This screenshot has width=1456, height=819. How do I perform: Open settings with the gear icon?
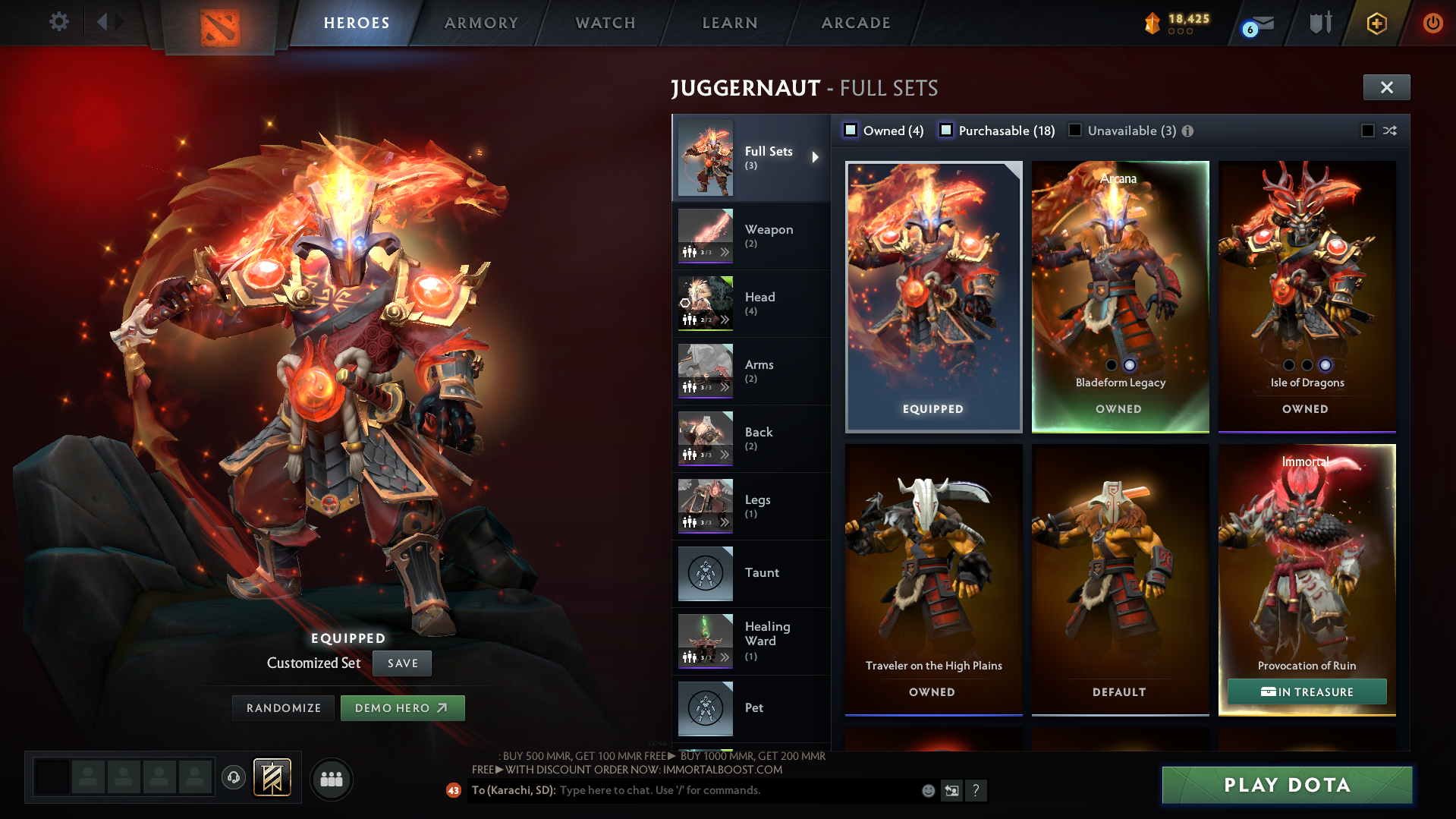(58, 22)
